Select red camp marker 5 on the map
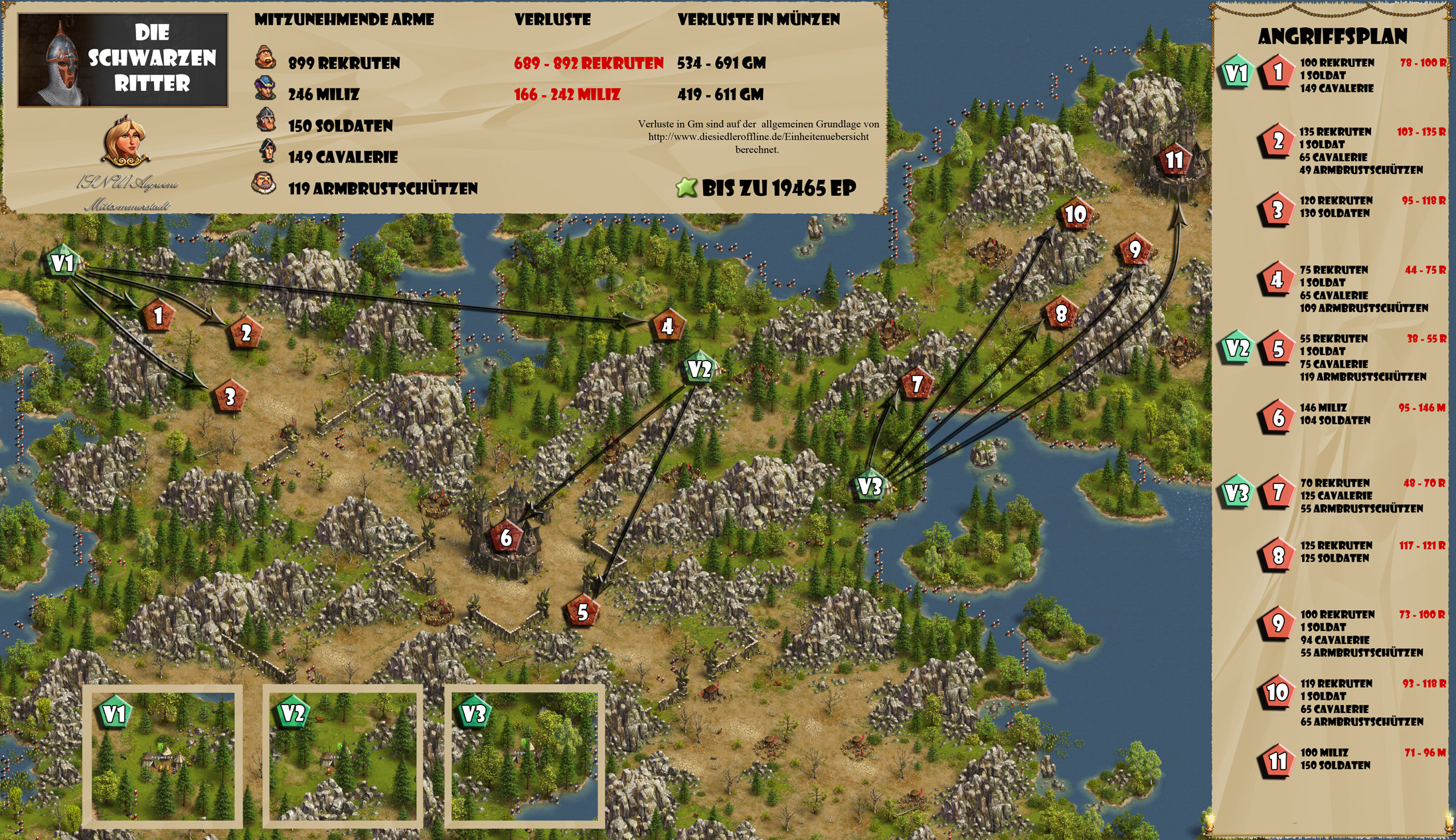The height and width of the screenshot is (840, 1456). (582, 612)
